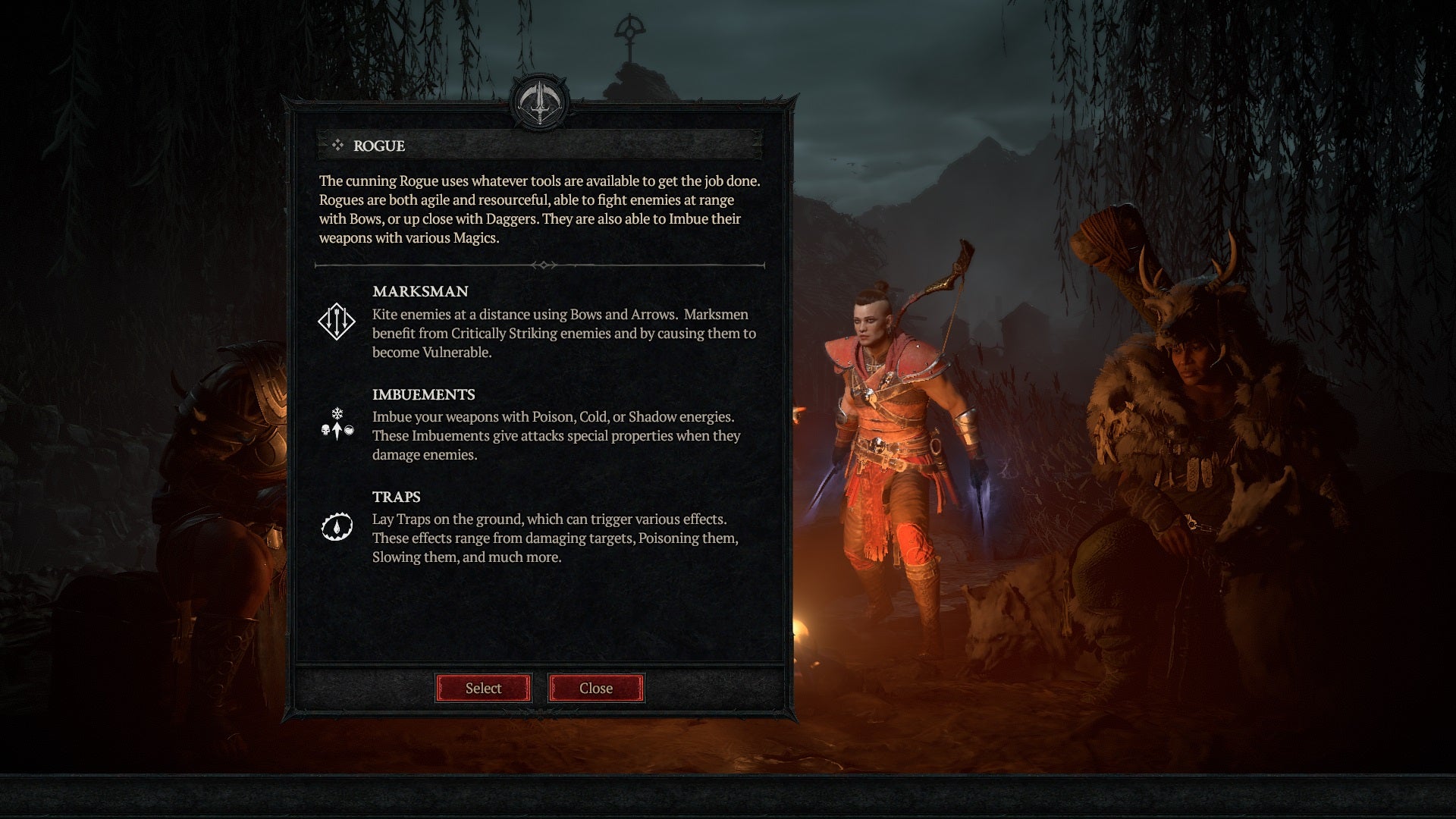Click the IMBUEMENTS heading text
The width and height of the screenshot is (1456, 819).
pos(422,394)
